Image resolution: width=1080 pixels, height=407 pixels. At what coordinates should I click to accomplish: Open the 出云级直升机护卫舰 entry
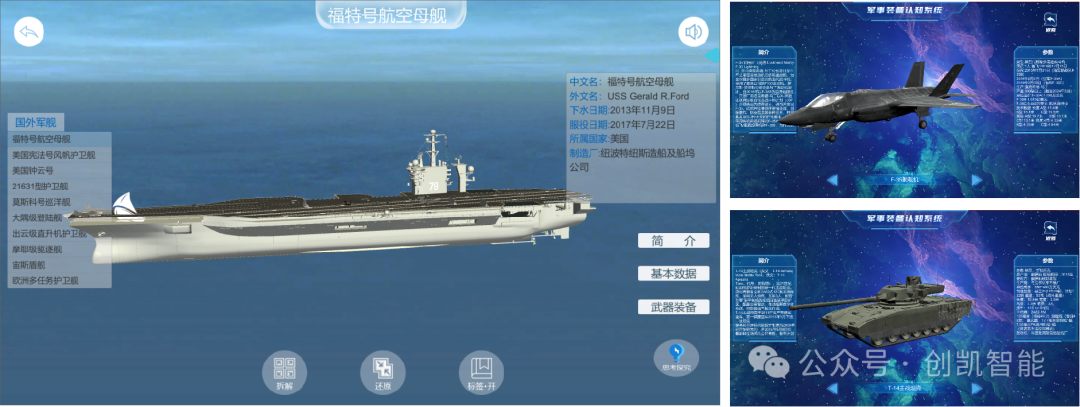tap(50, 233)
